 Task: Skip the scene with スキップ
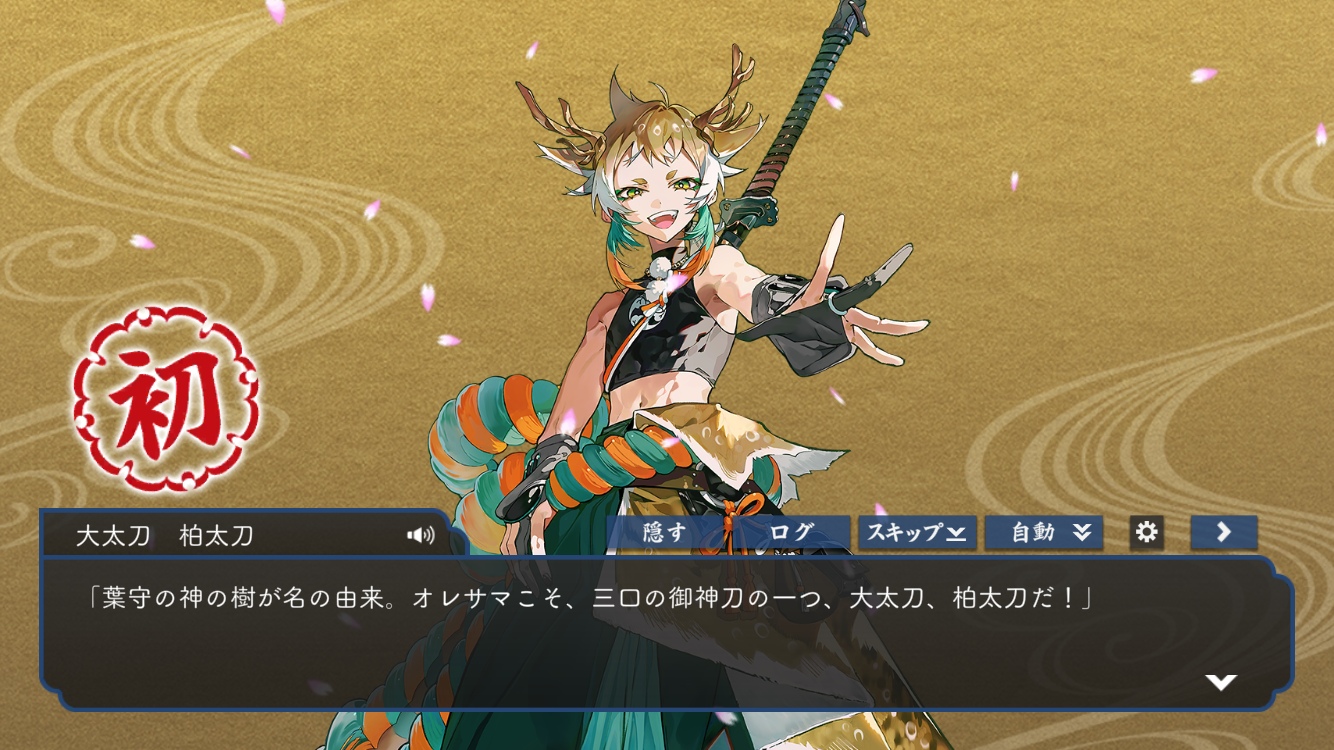click(x=916, y=532)
